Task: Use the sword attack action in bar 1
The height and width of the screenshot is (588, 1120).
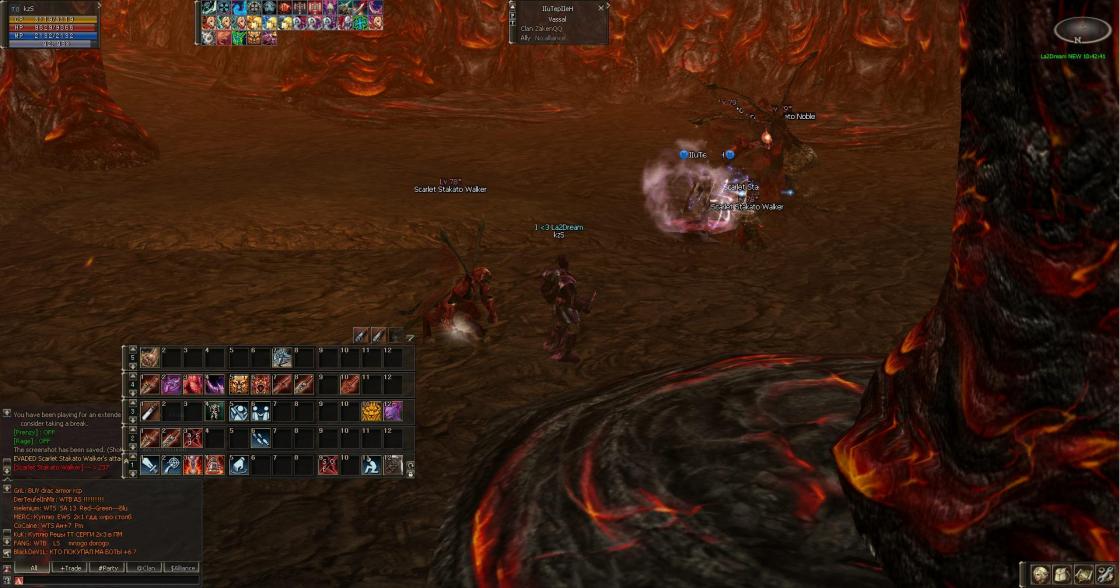Action: tap(150, 465)
